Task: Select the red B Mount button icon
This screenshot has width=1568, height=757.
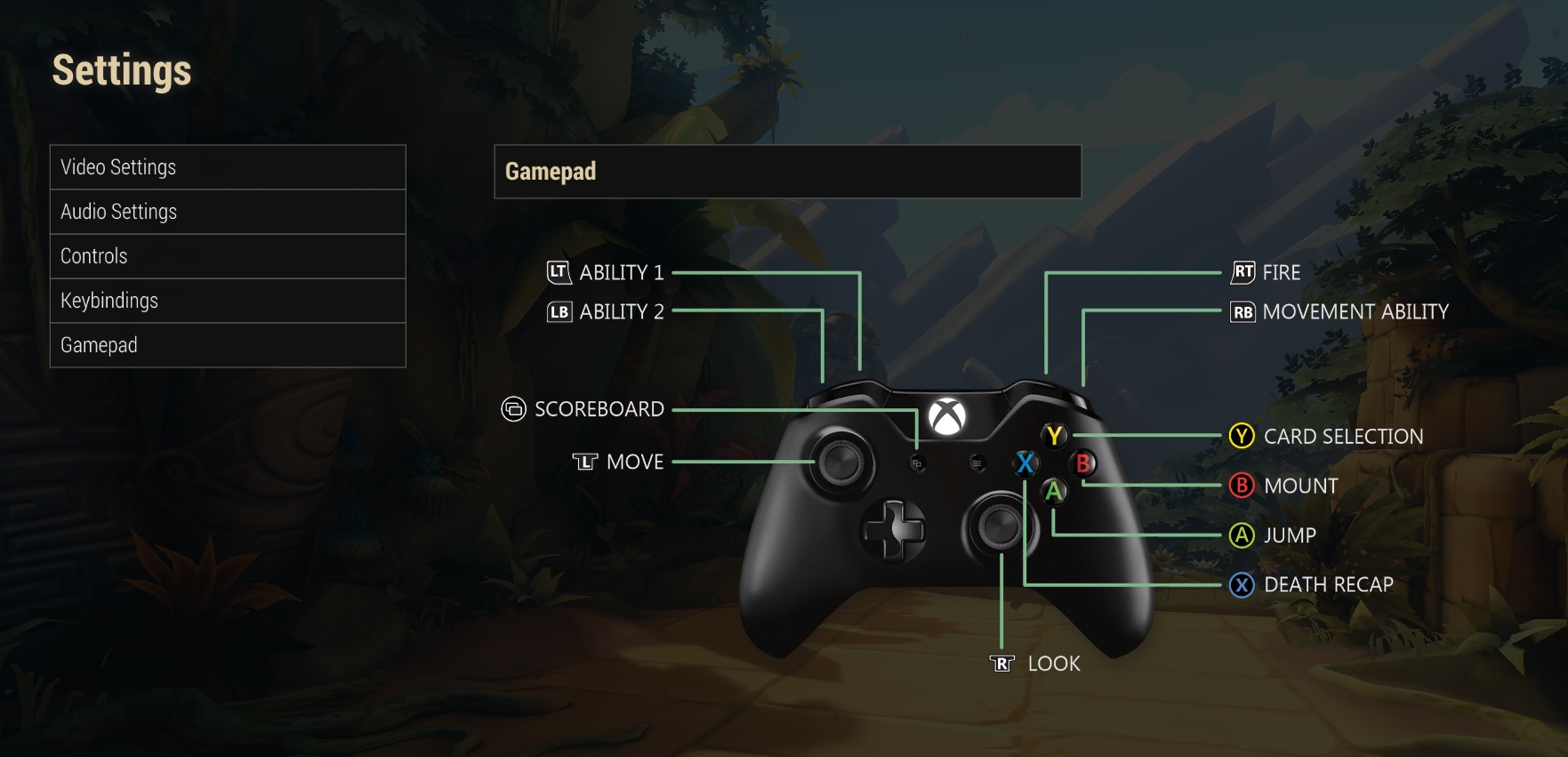Action: point(1084,463)
